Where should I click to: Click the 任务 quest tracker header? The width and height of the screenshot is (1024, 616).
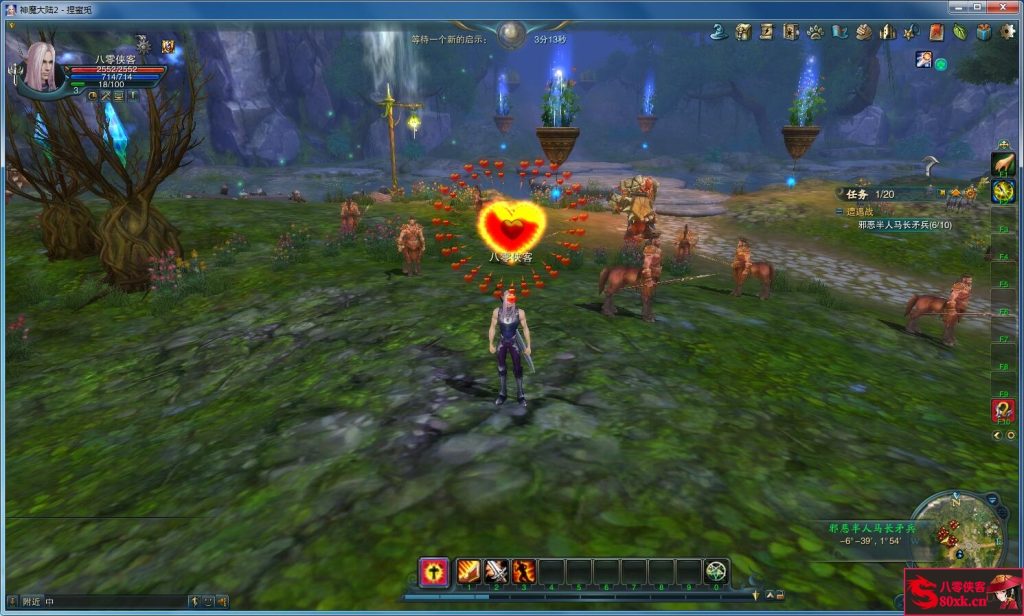coord(860,194)
